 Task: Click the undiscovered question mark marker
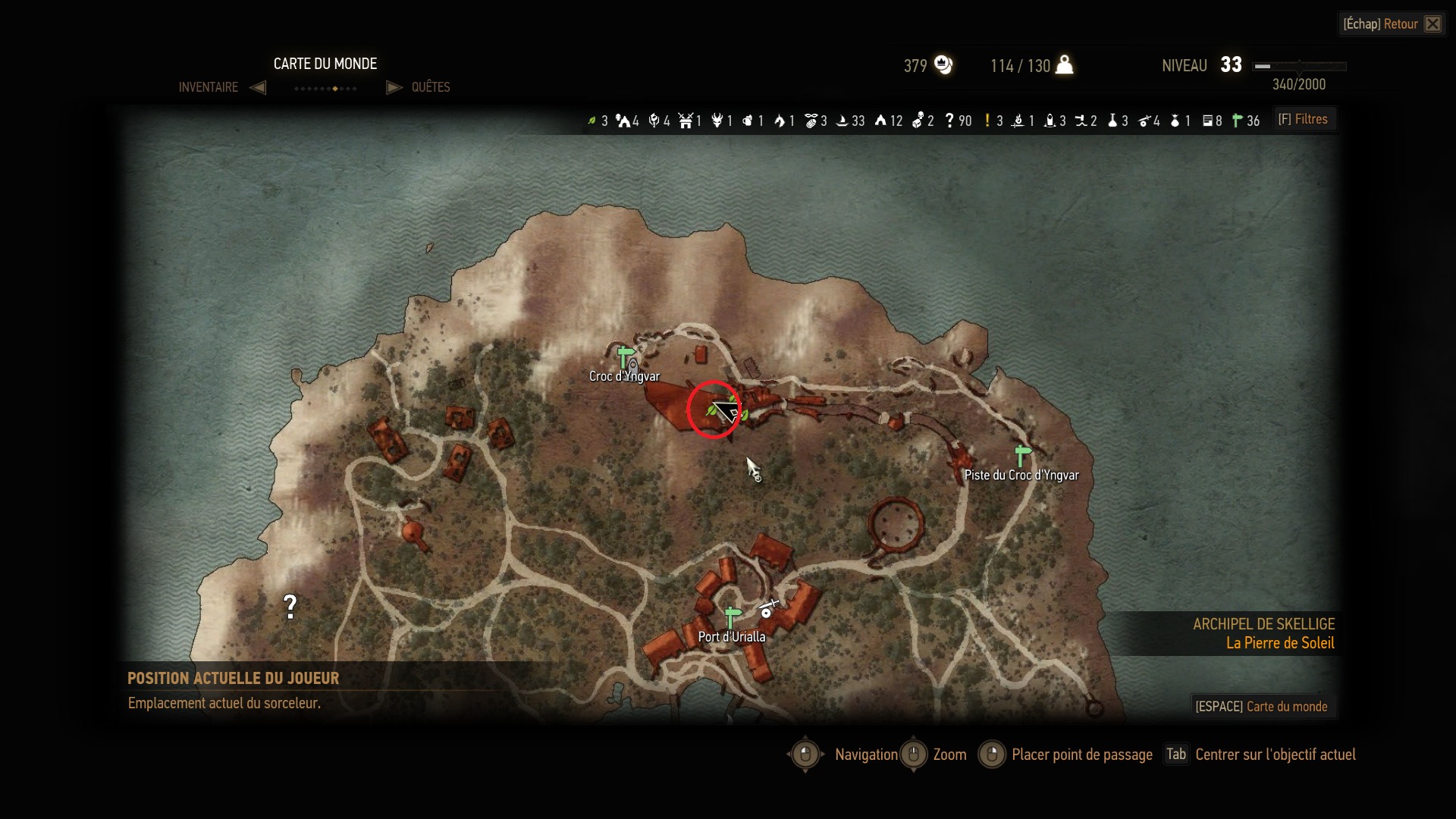pos(290,606)
